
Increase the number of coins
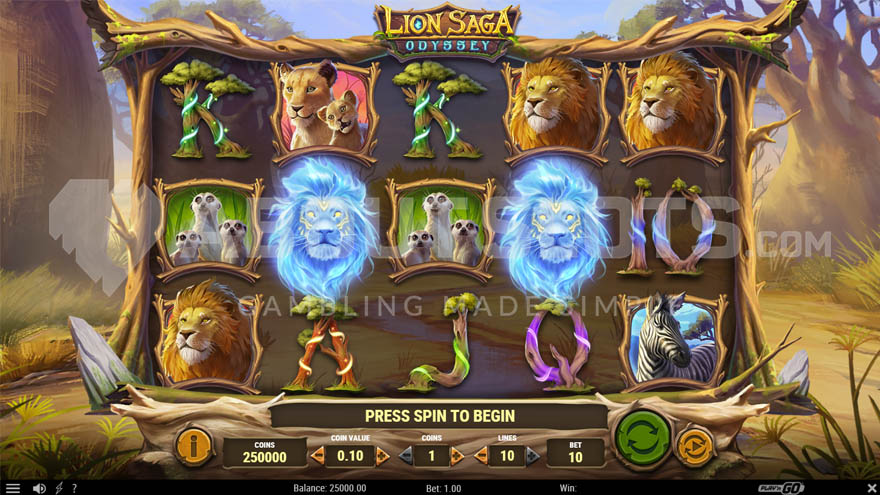click(x=458, y=456)
